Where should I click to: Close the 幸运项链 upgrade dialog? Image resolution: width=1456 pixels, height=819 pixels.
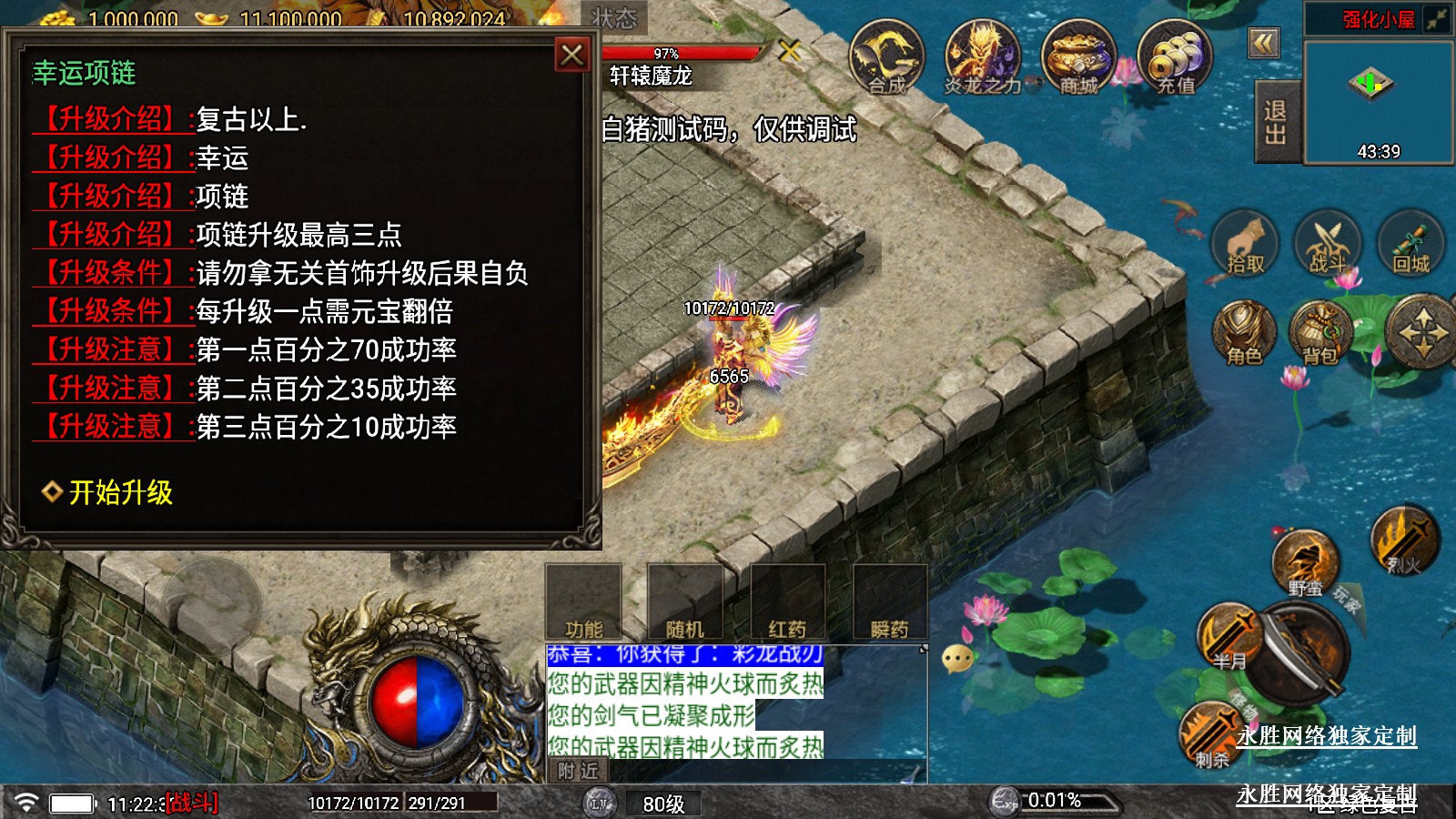(x=572, y=56)
